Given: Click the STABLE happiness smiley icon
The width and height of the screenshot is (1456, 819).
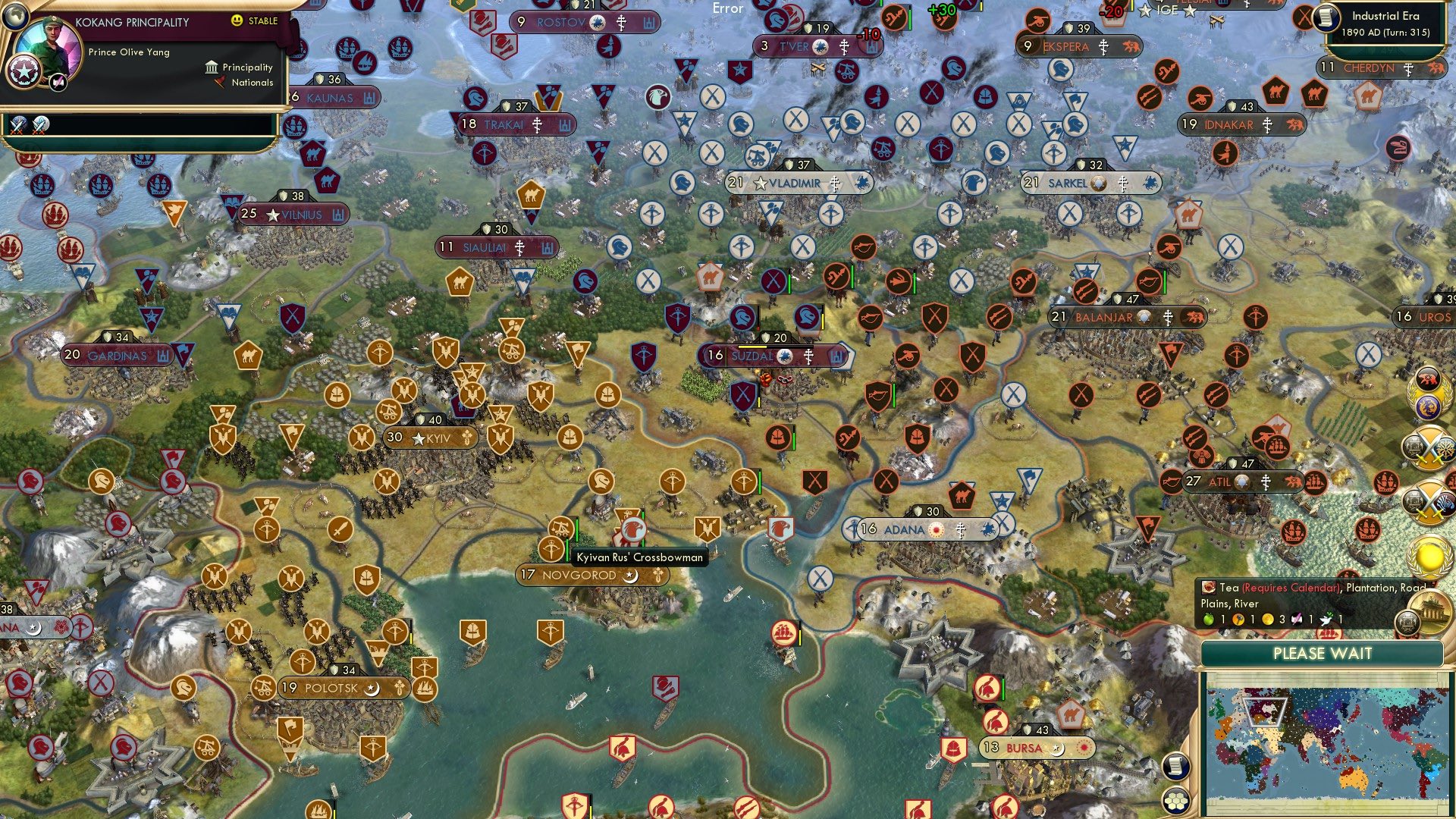Looking at the screenshot, I should click(x=236, y=20).
